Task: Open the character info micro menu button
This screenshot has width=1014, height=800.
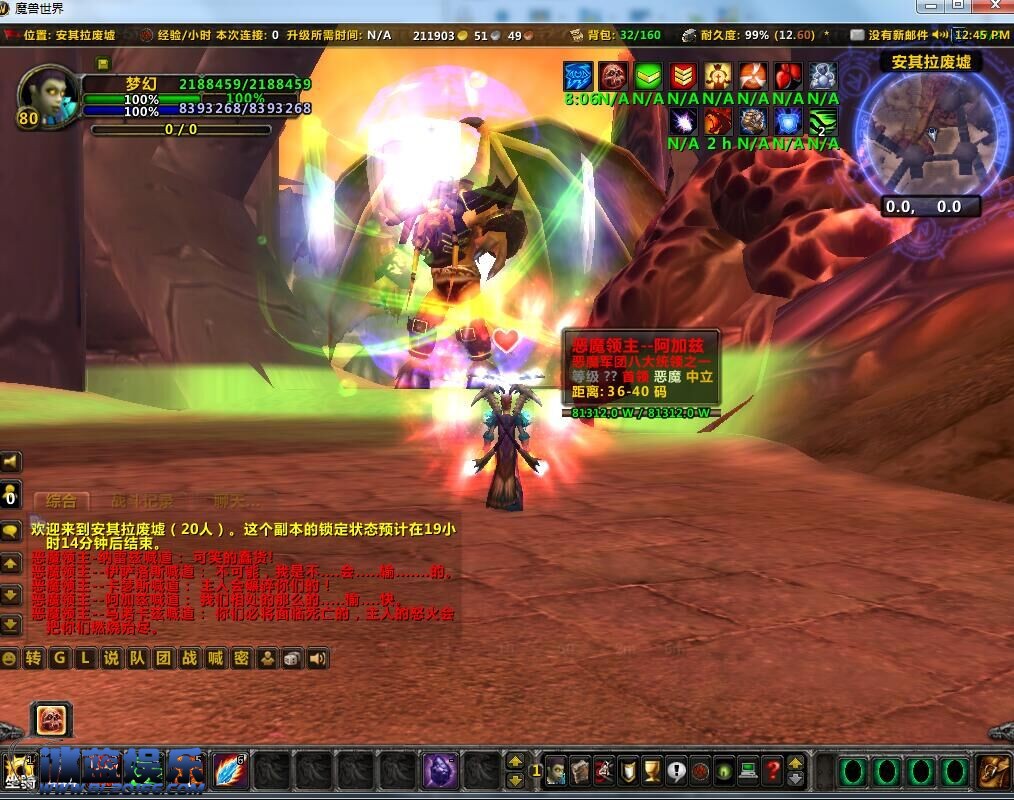Action: (556, 771)
